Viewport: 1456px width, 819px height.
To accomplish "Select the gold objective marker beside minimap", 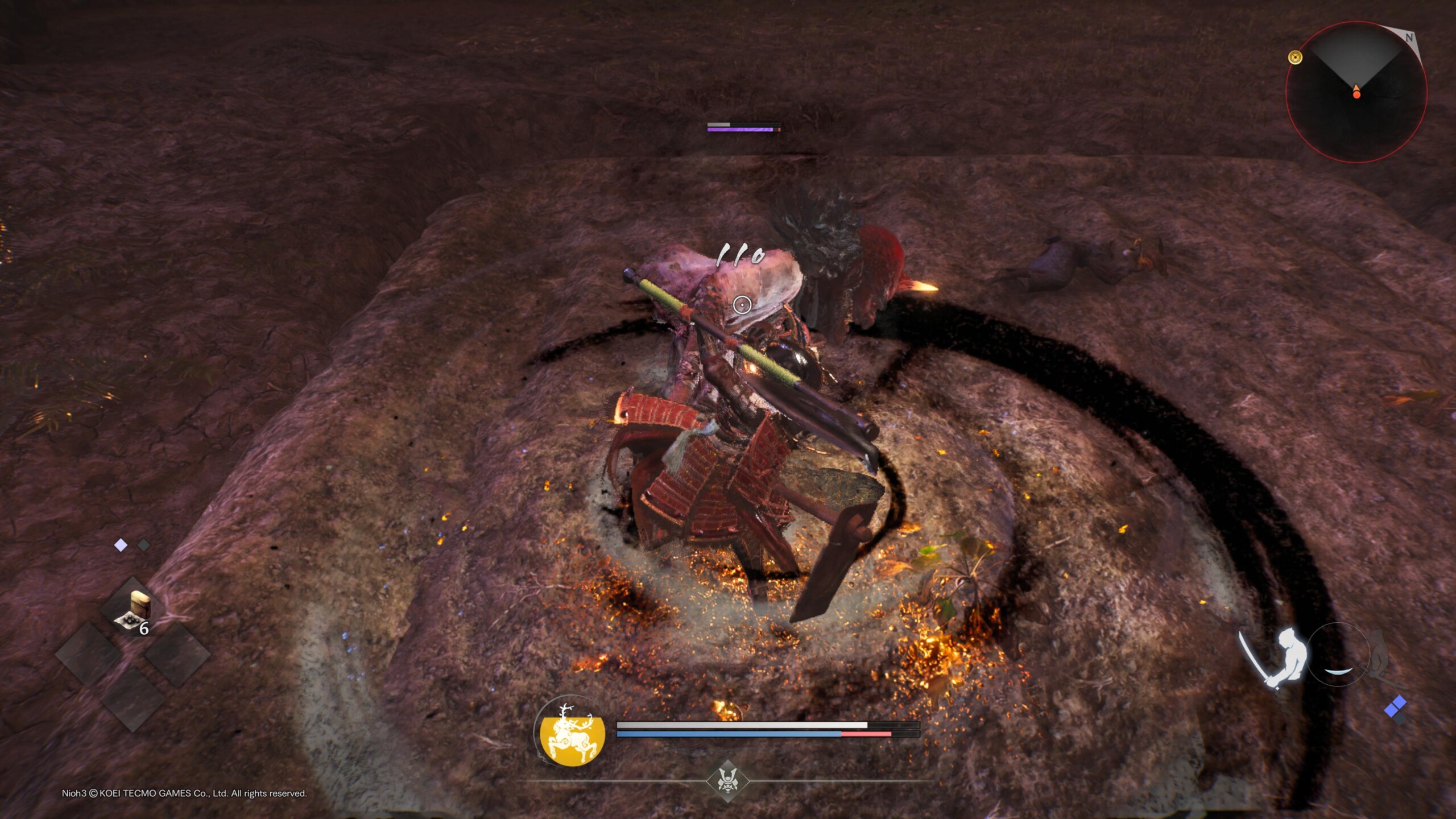I will pyautogui.click(x=1295, y=57).
